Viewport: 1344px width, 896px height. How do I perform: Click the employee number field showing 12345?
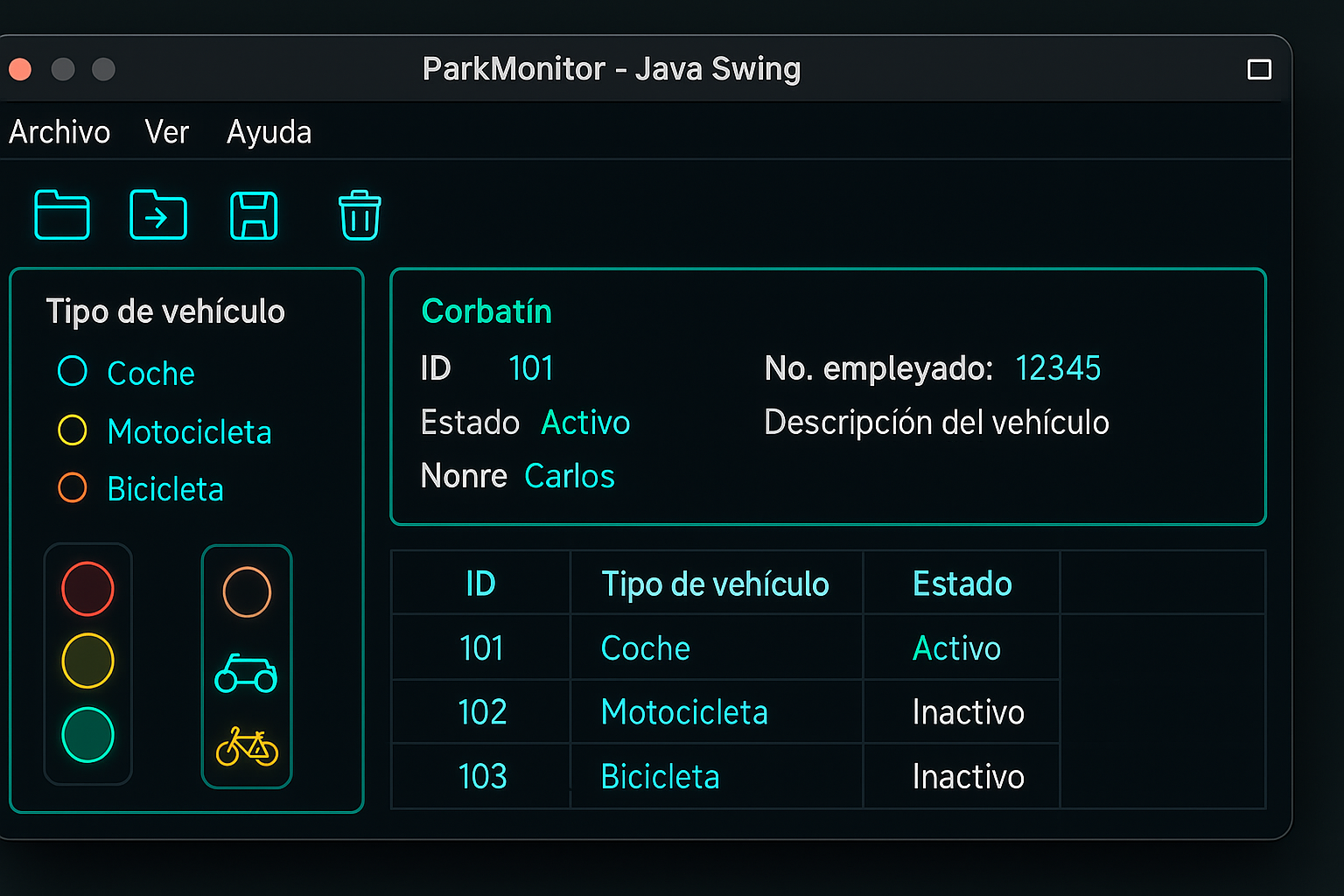1058,368
